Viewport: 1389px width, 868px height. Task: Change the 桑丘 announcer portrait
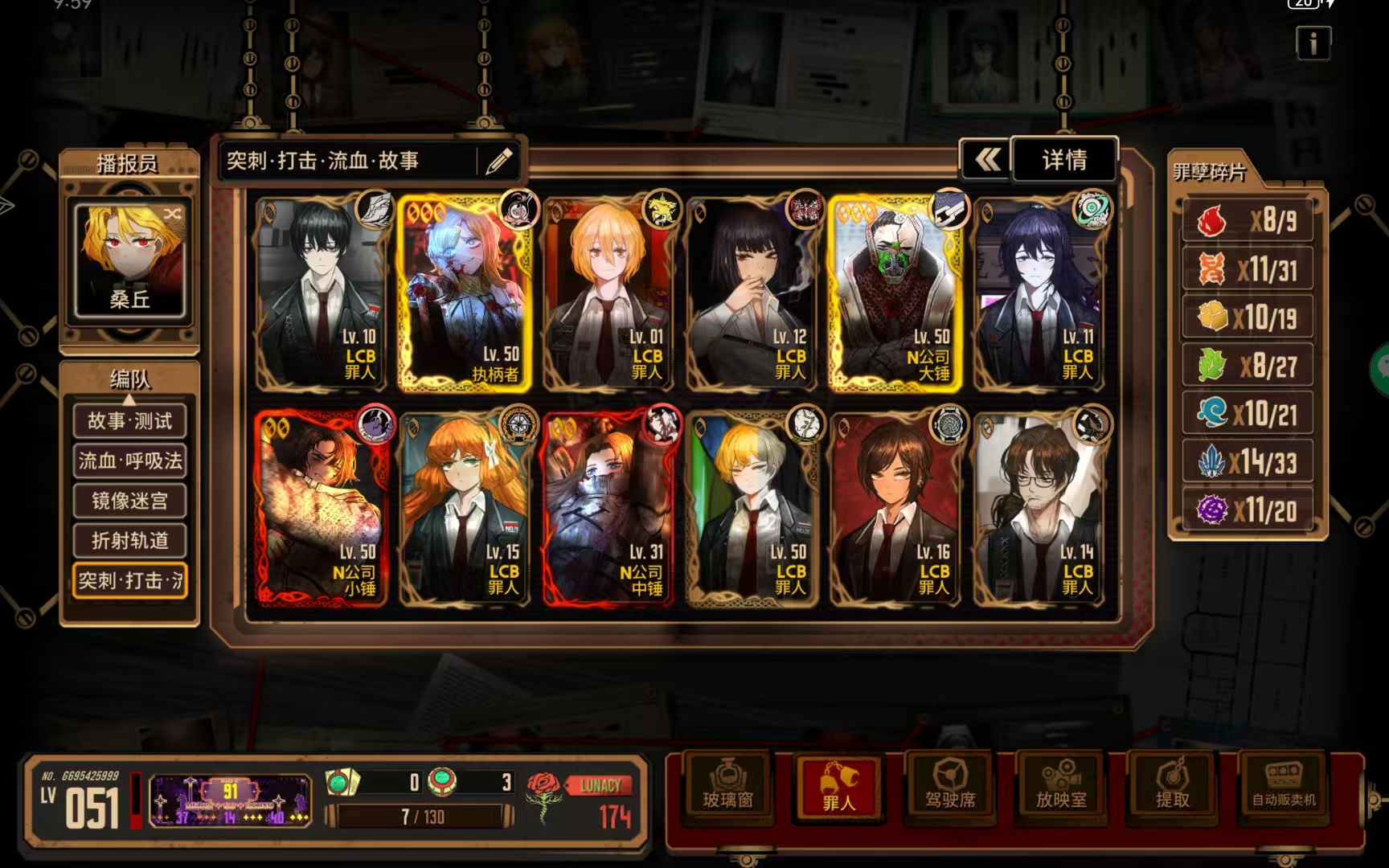click(x=129, y=260)
